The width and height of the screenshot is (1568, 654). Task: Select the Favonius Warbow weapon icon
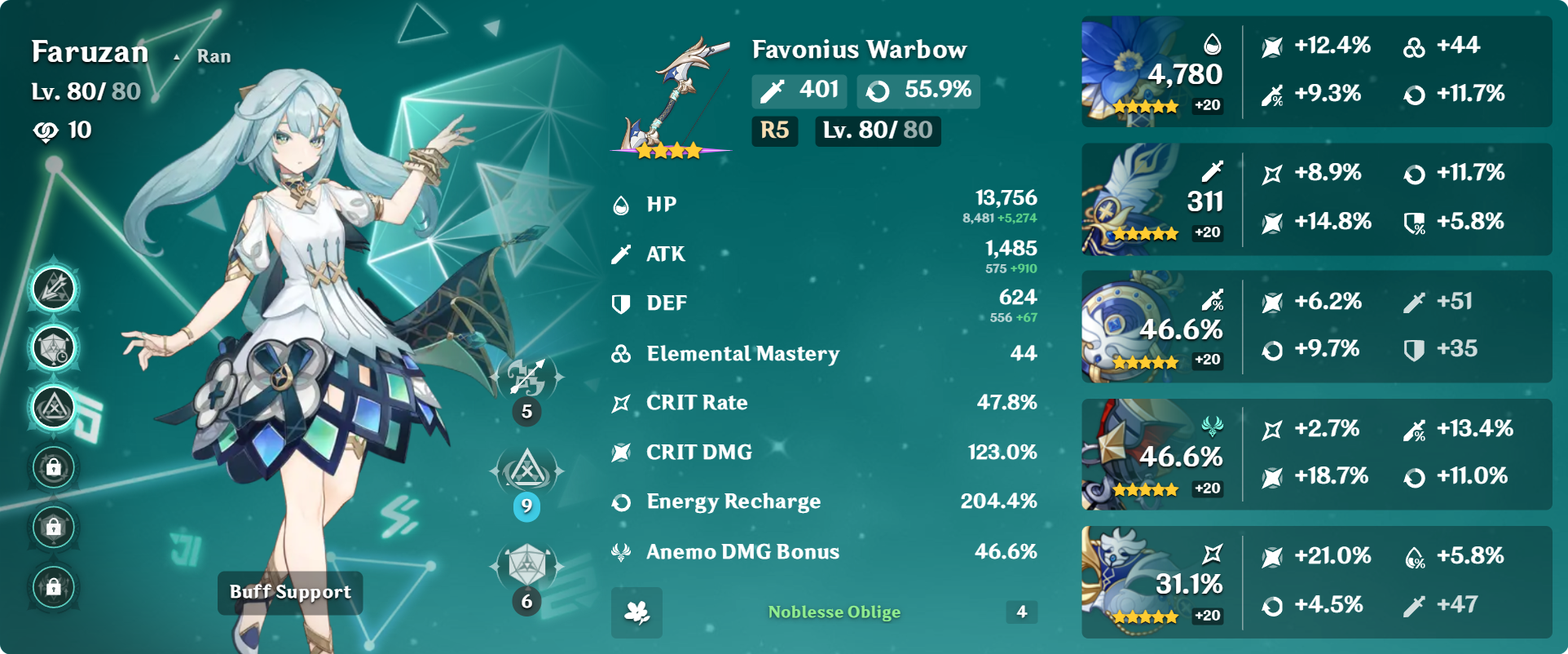(x=672, y=96)
